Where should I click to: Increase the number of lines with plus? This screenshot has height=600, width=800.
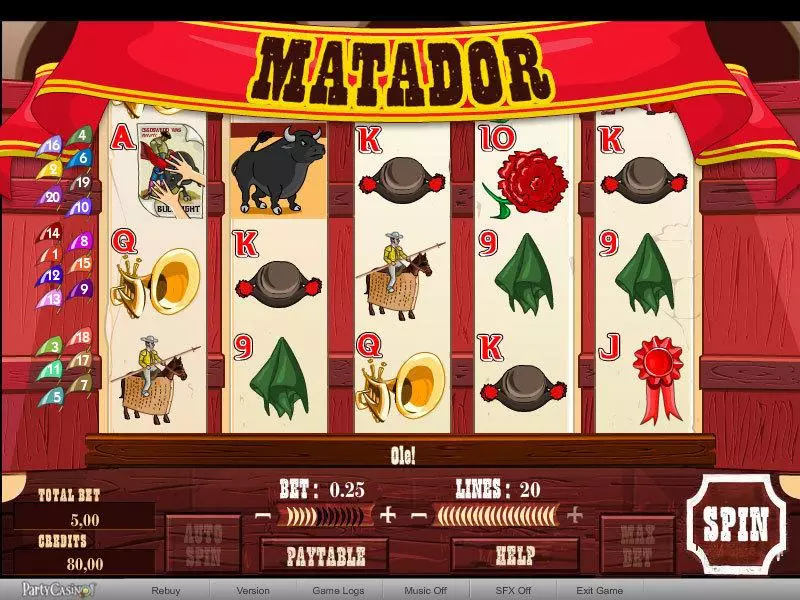[575, 516]
